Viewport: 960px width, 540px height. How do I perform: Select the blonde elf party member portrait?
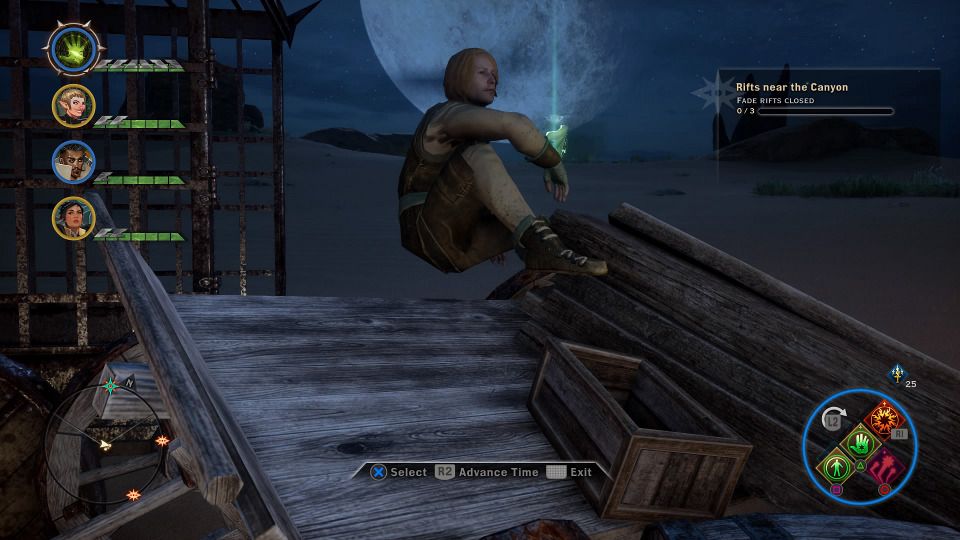point(74,105)
